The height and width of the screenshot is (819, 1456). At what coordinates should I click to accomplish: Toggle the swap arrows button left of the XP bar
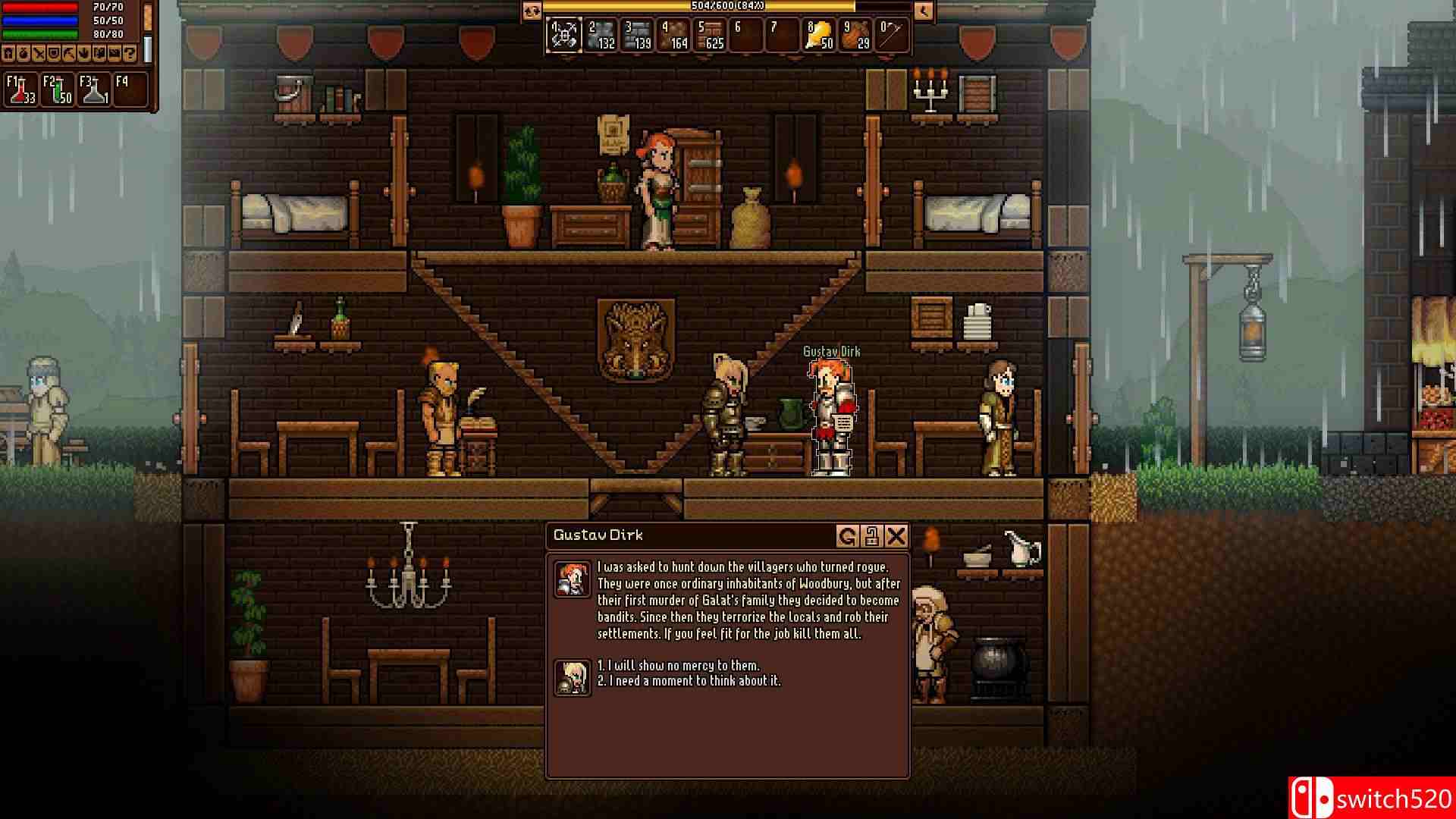click(531, 11)
